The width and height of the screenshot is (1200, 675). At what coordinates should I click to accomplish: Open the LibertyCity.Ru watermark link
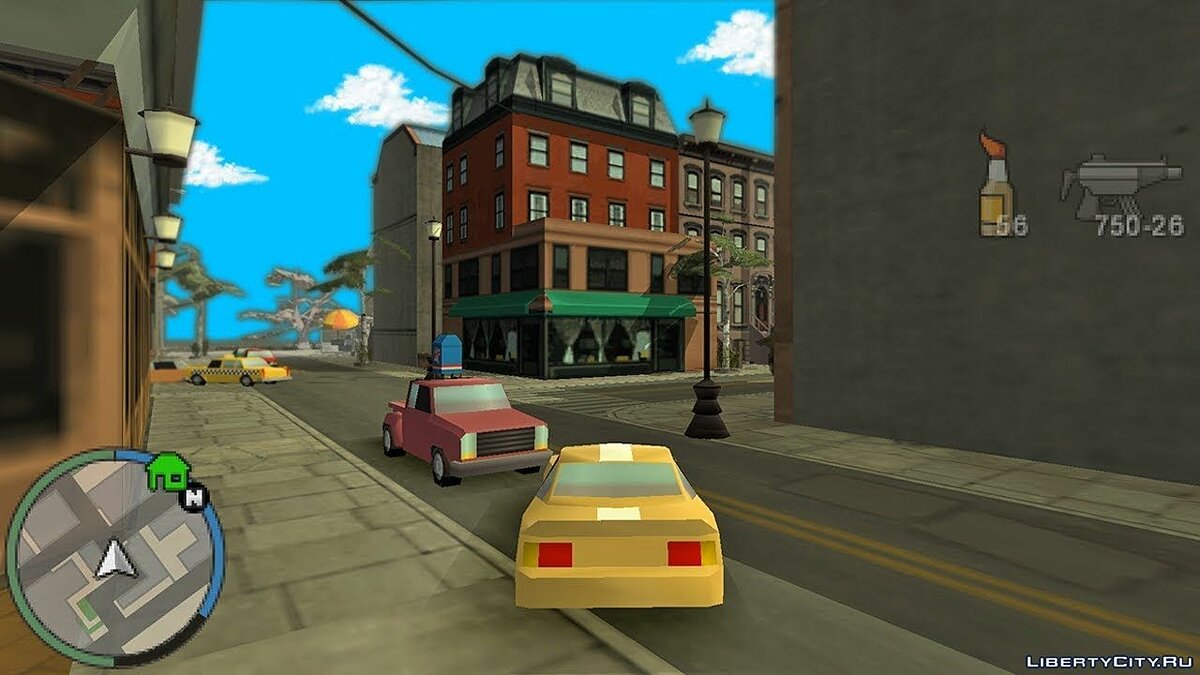(1109, 661)
